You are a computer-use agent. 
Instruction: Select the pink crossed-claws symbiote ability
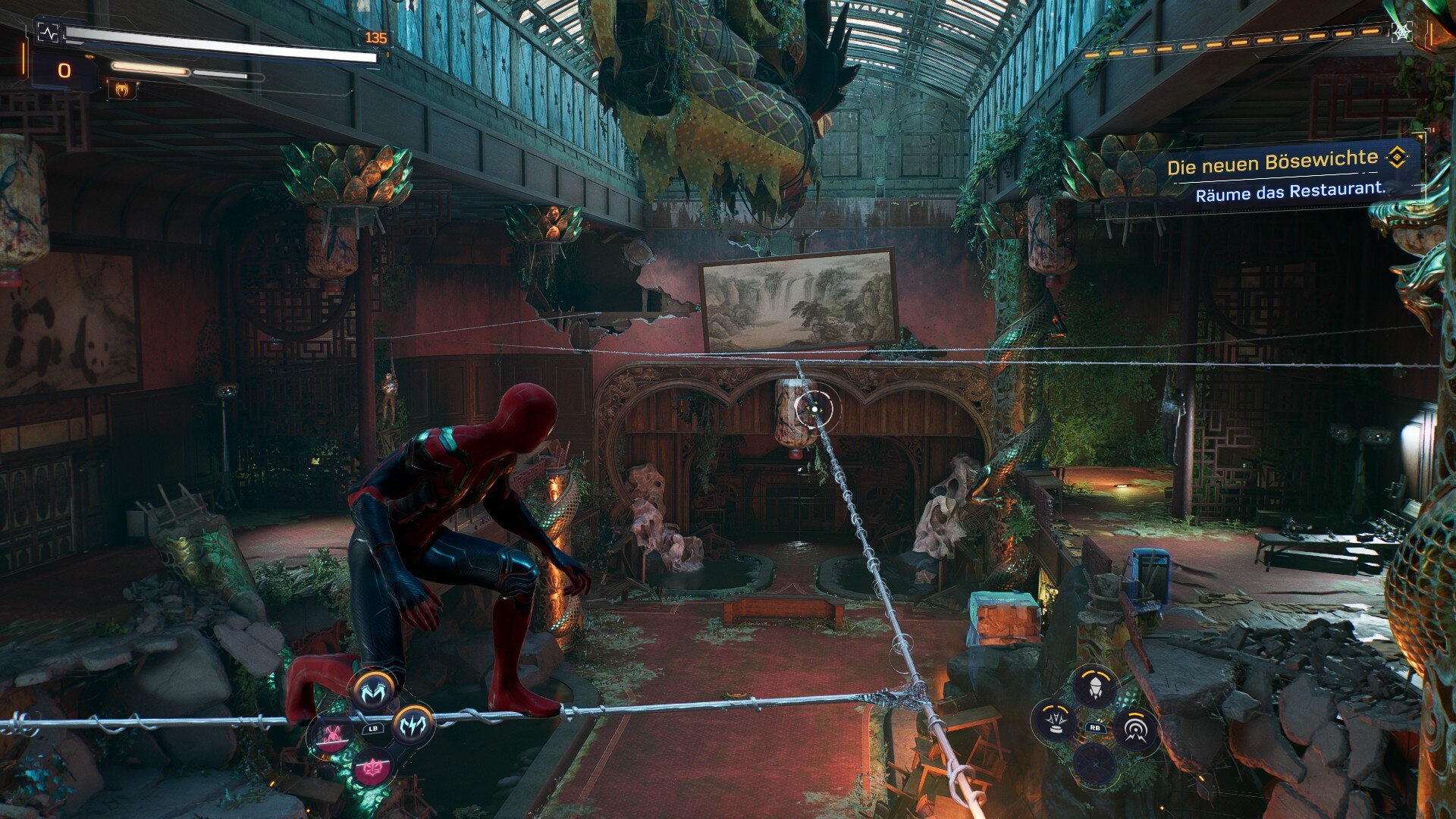[332, 733]
